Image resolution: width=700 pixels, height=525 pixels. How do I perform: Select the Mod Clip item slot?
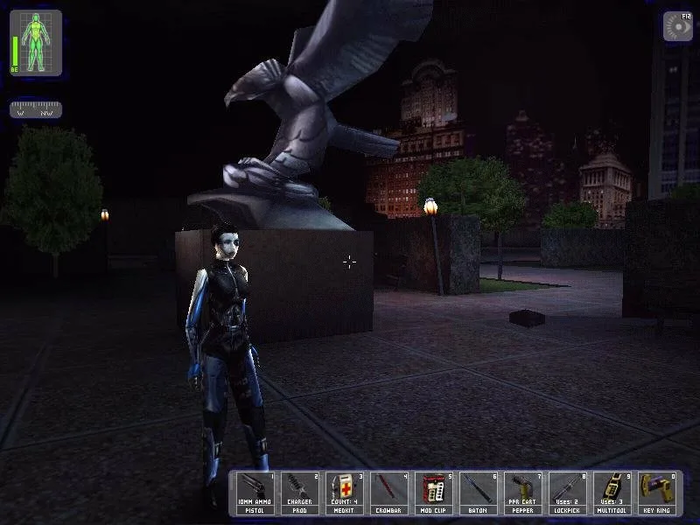[x=434, y=493]
